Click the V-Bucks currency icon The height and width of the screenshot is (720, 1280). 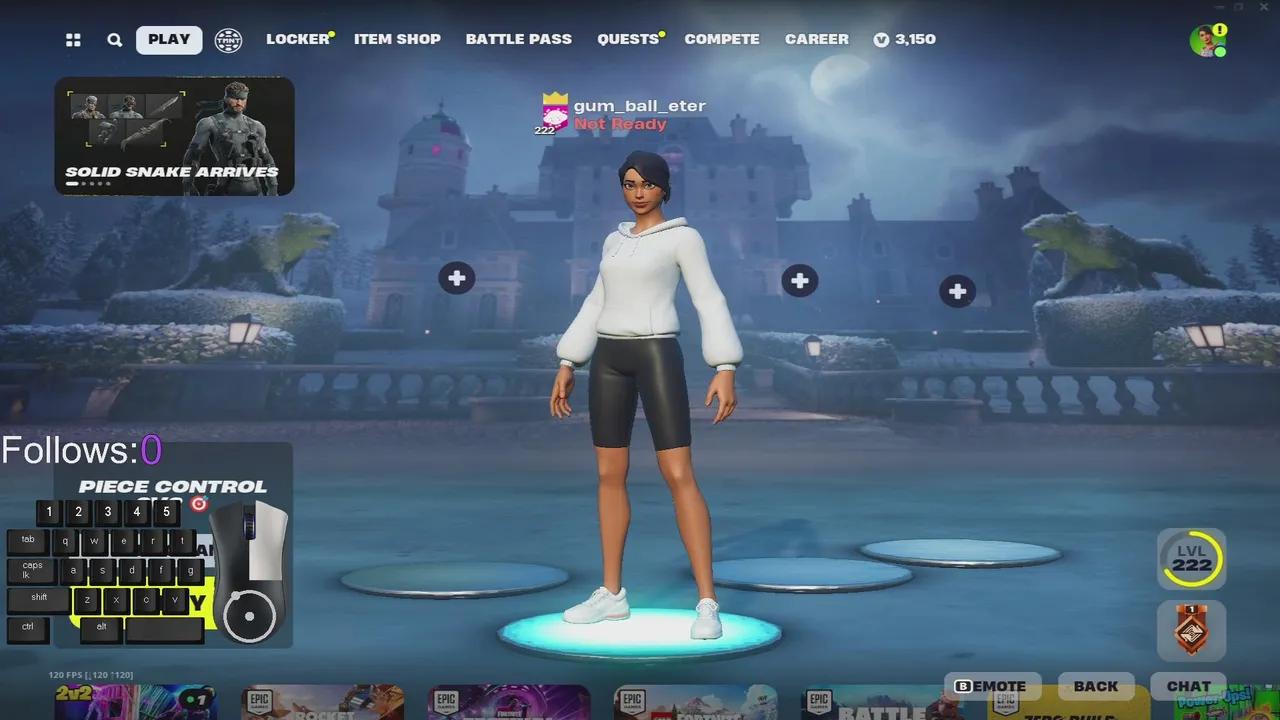coord(881,39)
